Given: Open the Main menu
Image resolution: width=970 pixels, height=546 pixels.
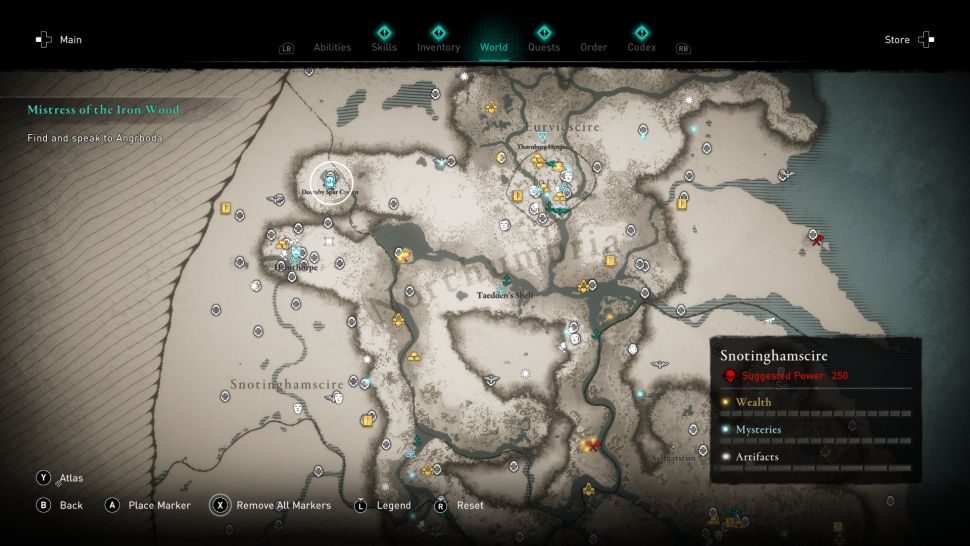Looking at the screenshot, I should (58, 40).
